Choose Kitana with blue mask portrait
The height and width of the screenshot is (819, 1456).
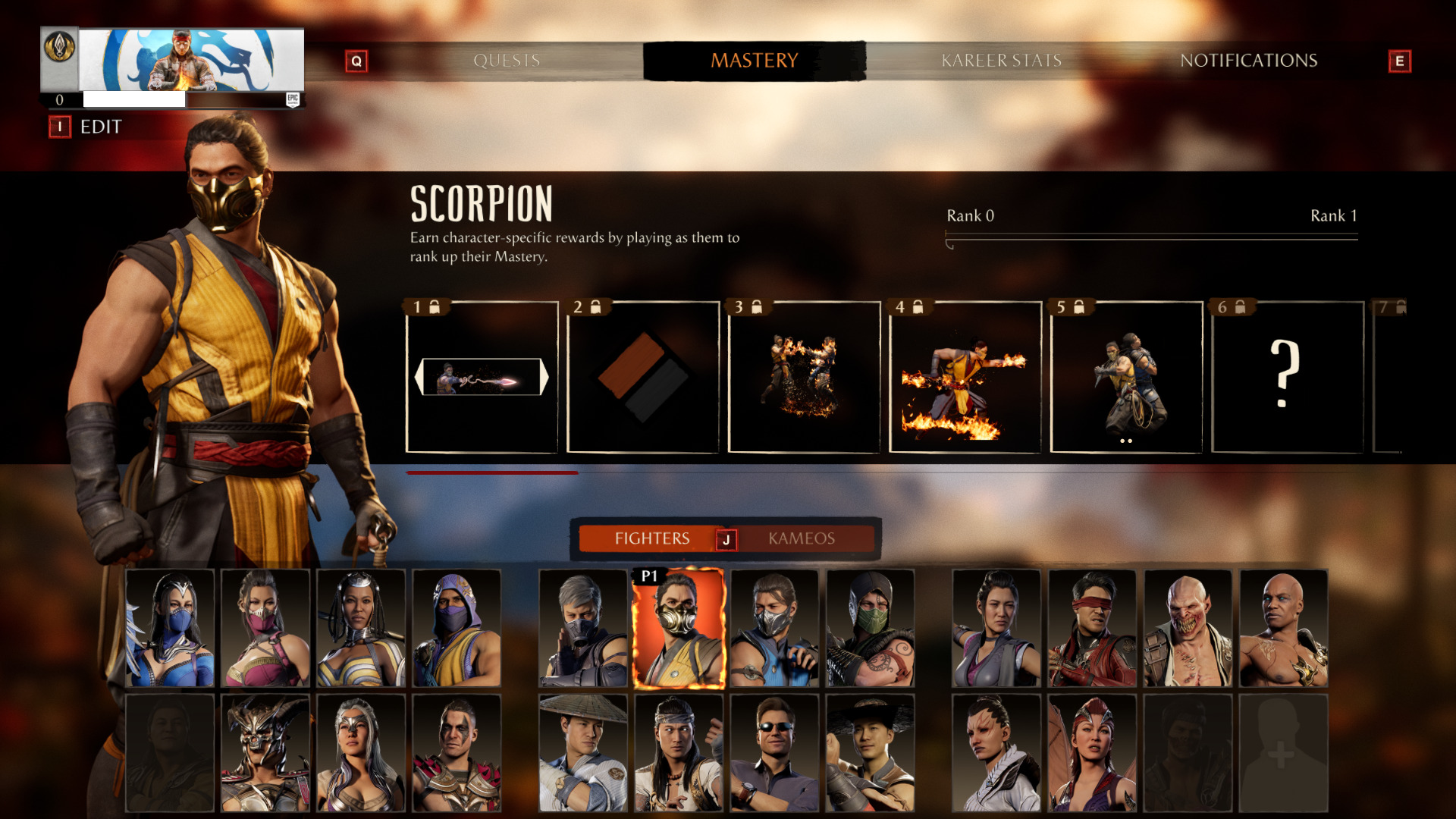(x=170, y=629)
